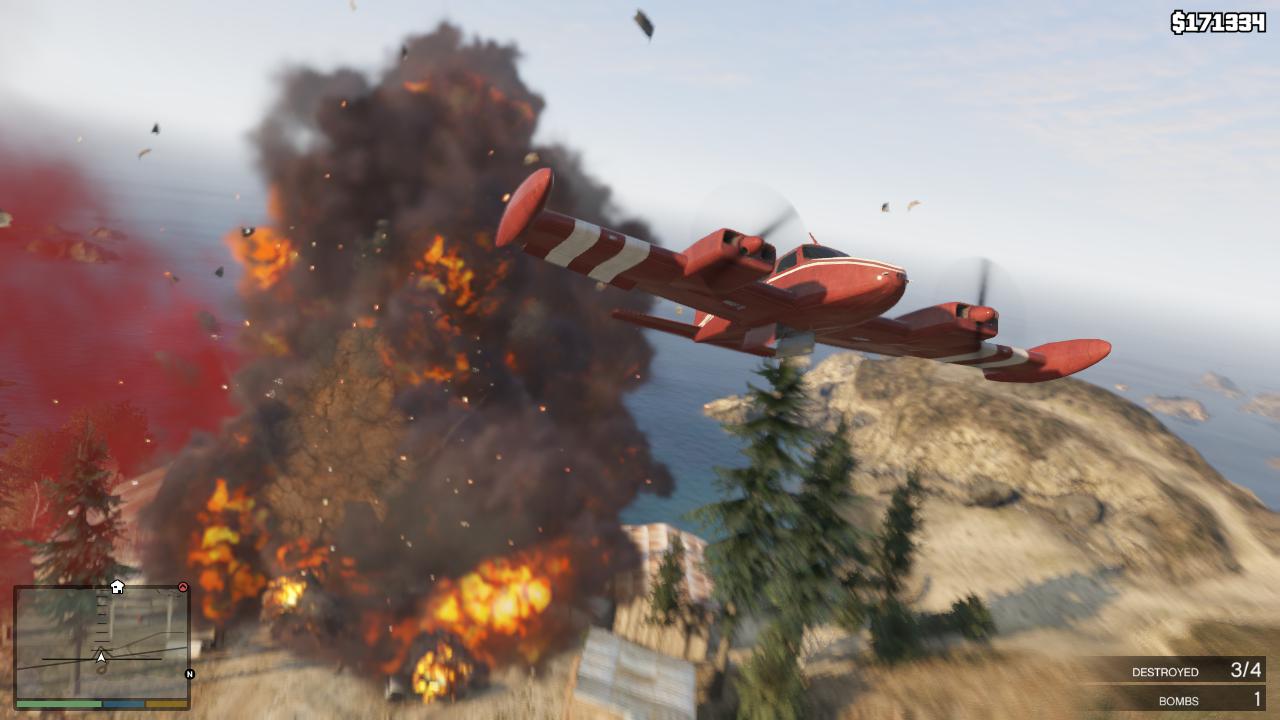Click the altitude scale on the minimap
This screenshot has height=720, width=1280.
pyautogui.click(x=101, y=618)
